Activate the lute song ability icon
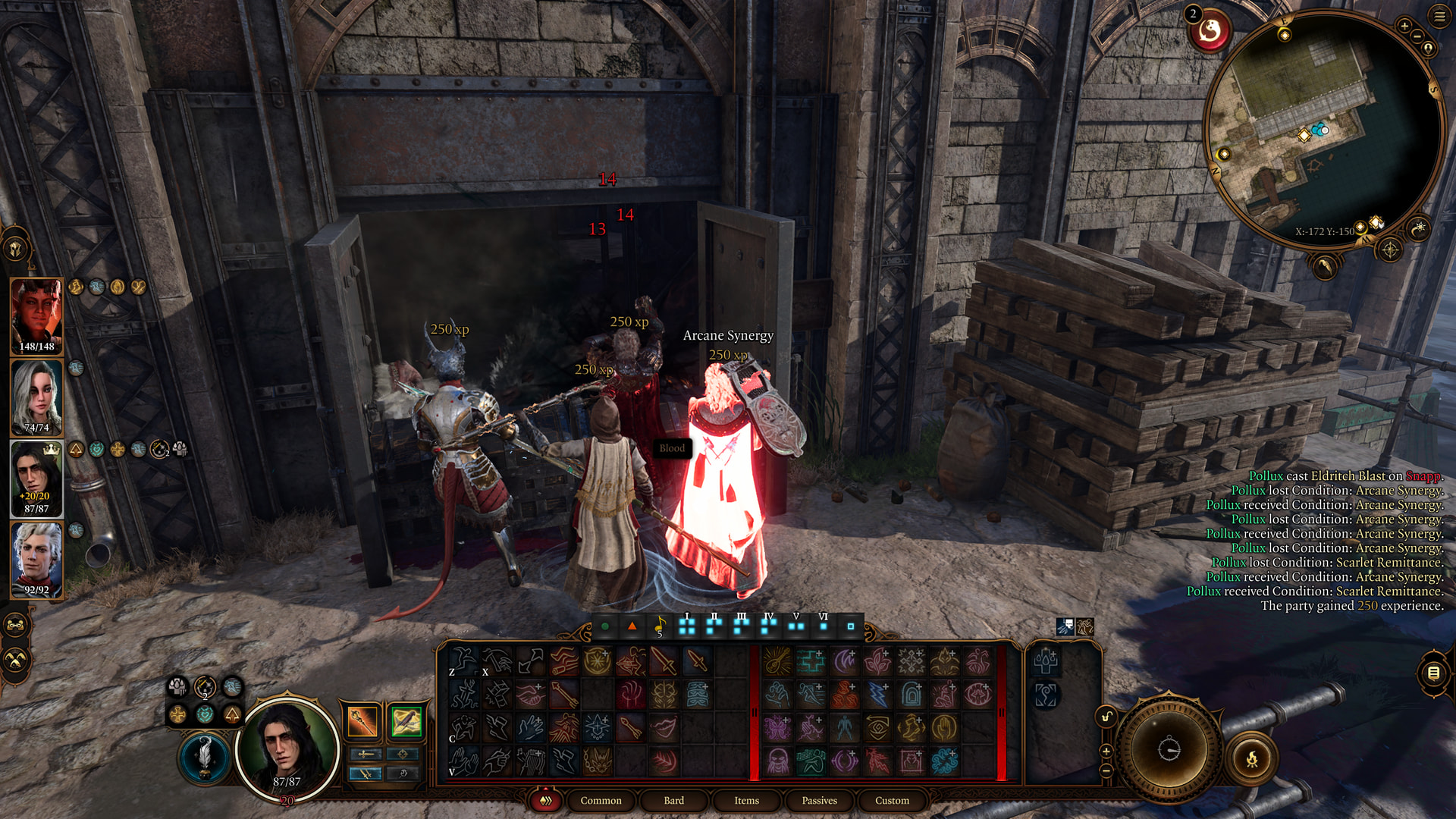1456x819 pixels. 660,626
